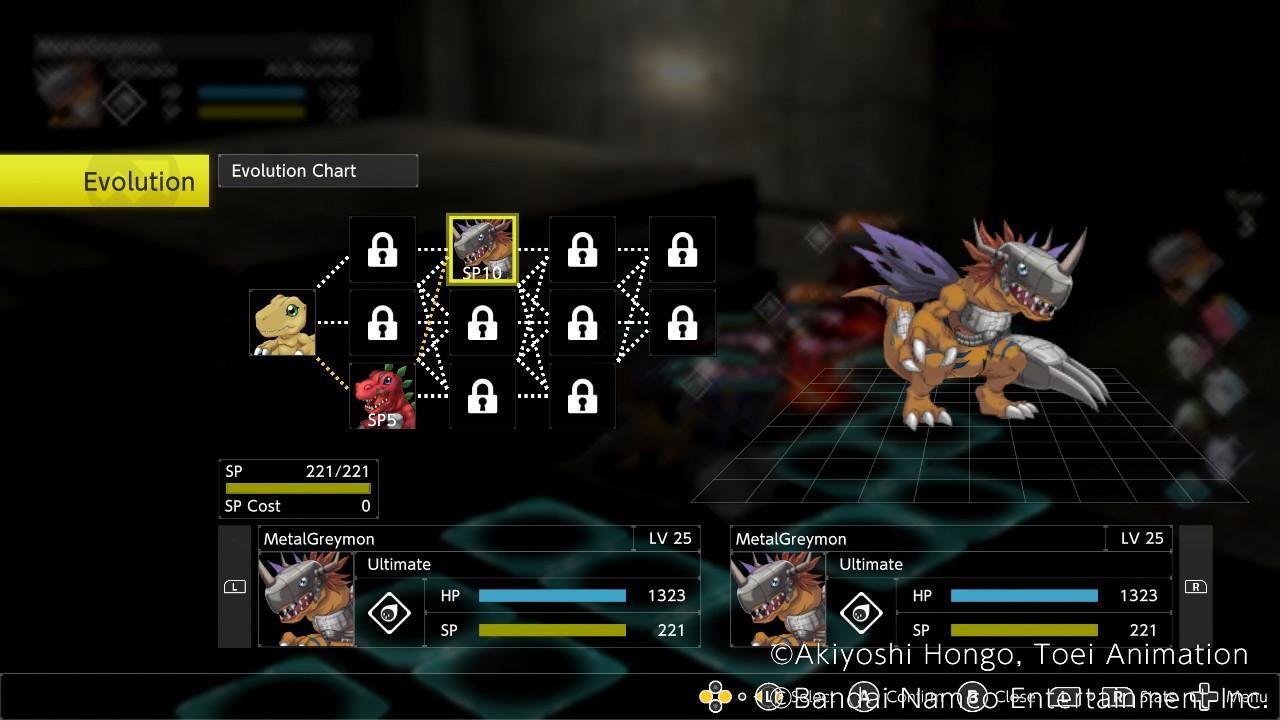Click the locked node directly right of Agumon
Viewport: 1280px width, 720px height.
(x=381, y=322)
